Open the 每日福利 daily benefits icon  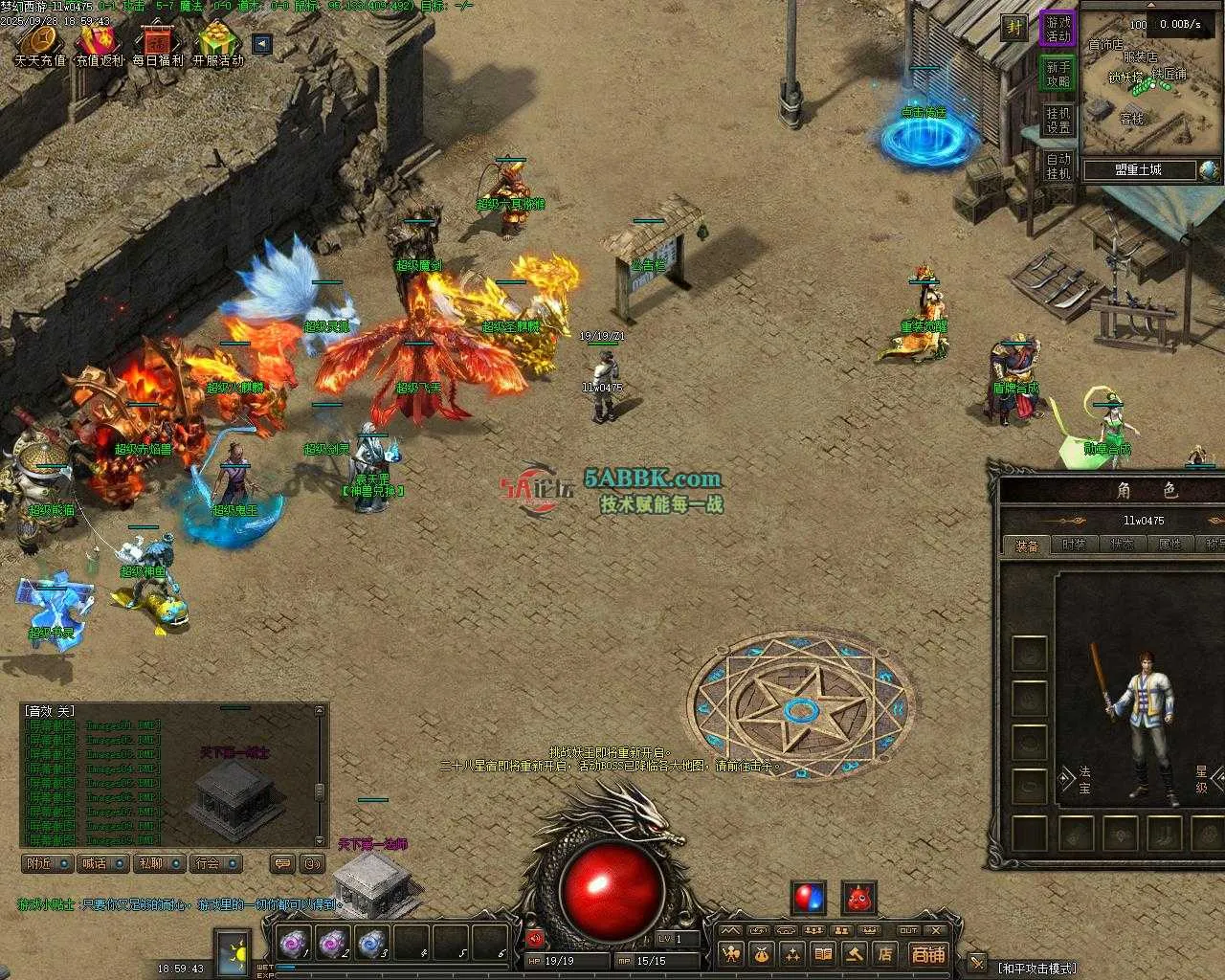click(158, 44)
